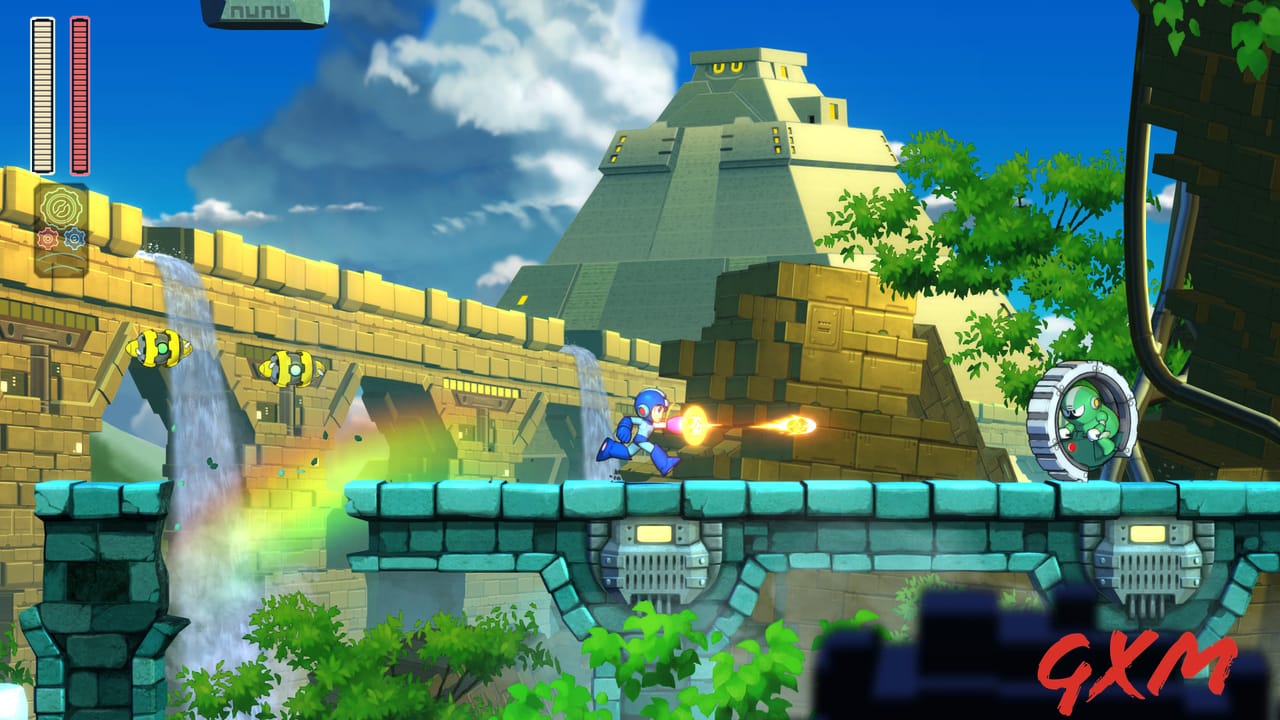This screenshot has width=1280, height=720.
Task: Click the blue Speed Gear icon
Action: pos(74,238)
